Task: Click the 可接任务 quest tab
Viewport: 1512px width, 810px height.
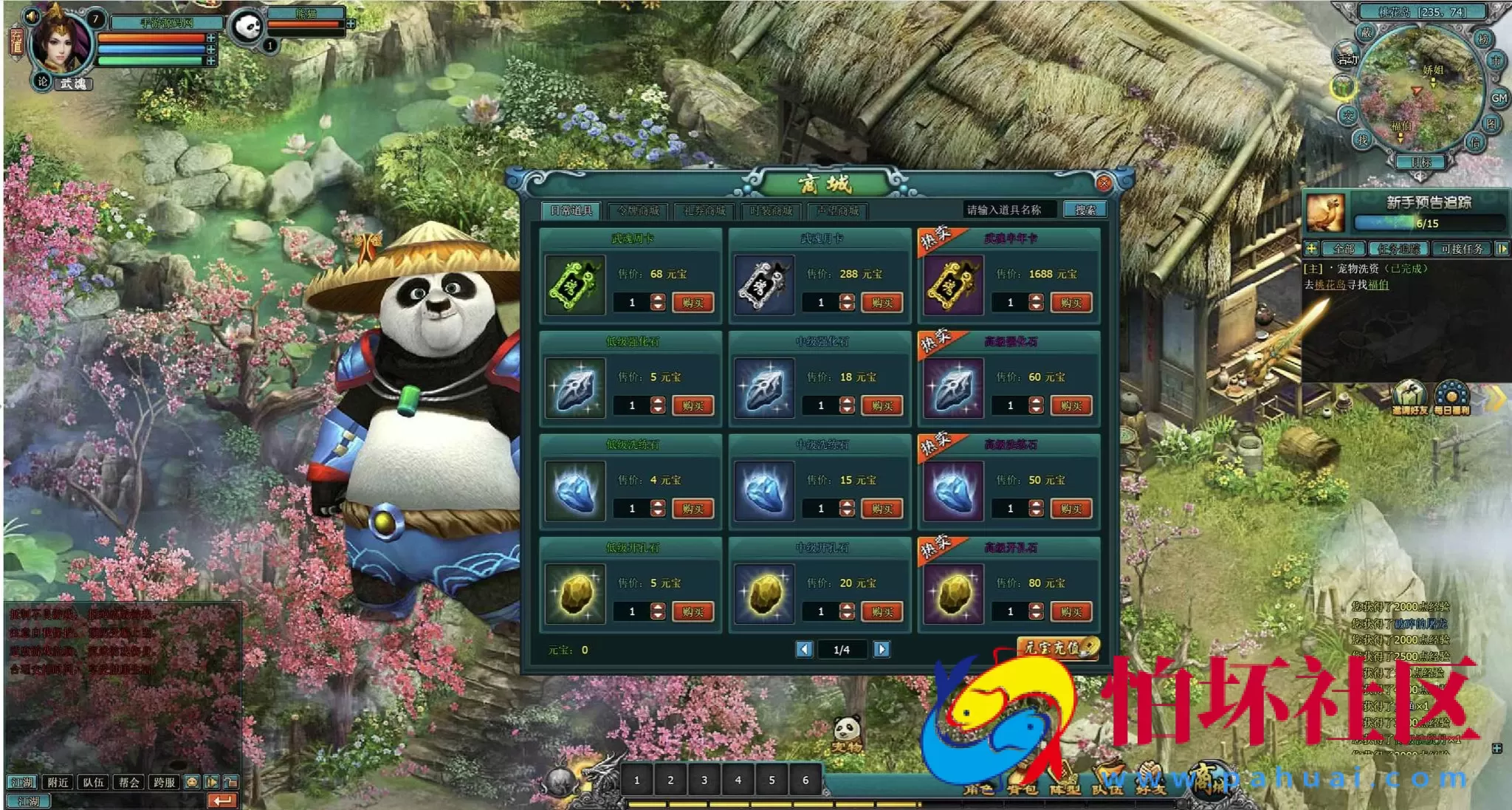Action: (1461, 249)
